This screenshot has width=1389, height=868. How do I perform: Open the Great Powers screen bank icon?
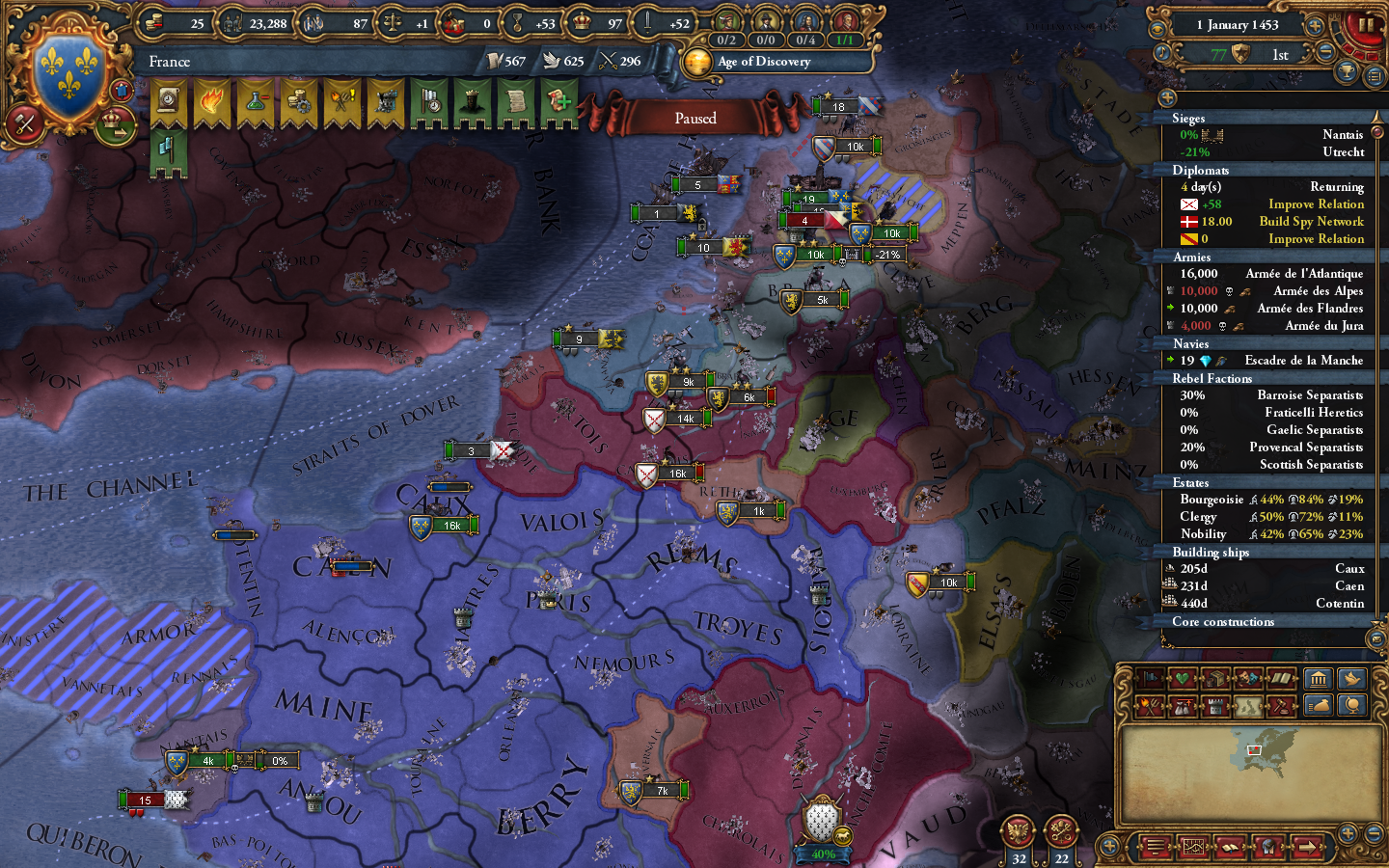[x=1320, y=678]
